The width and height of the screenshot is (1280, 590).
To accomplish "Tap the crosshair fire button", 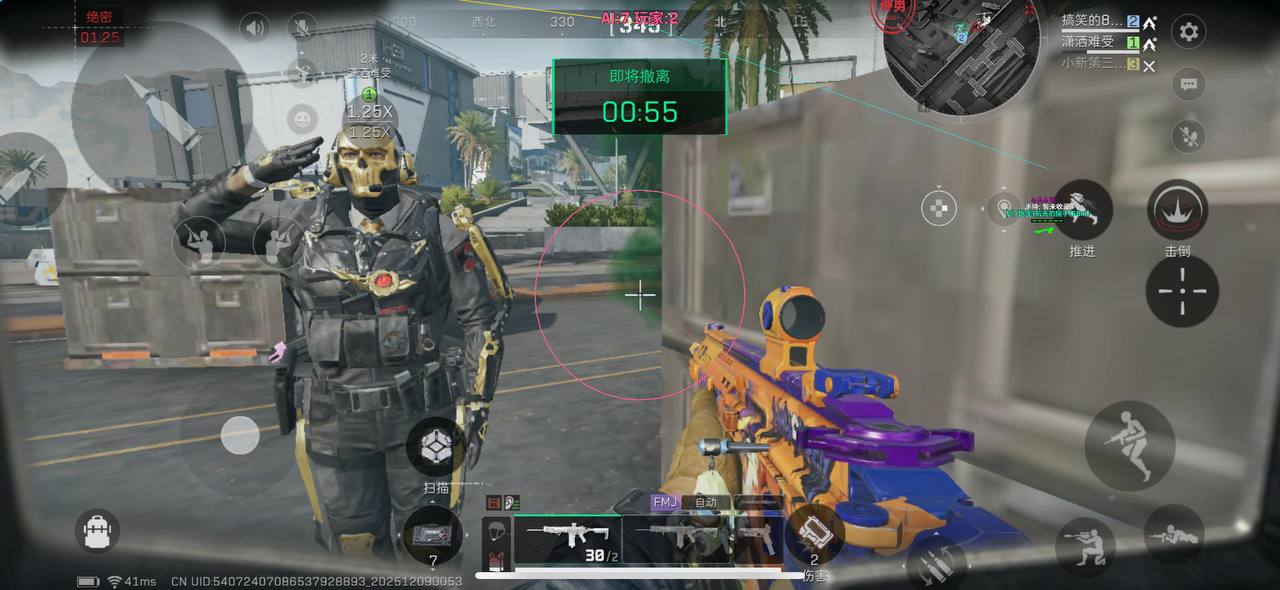I will coord(1182,291).
